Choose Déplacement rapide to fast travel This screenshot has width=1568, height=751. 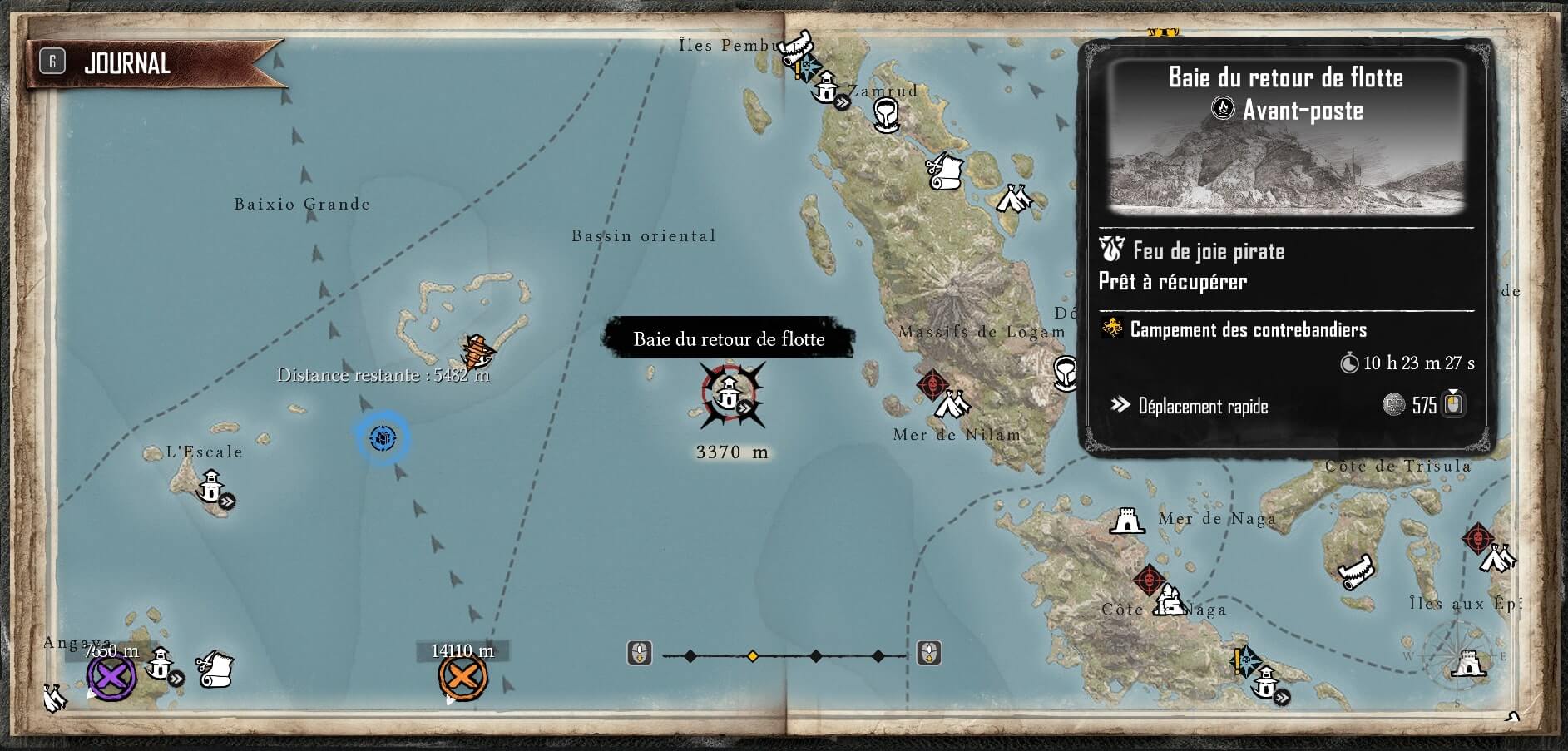click(1202, 406)
